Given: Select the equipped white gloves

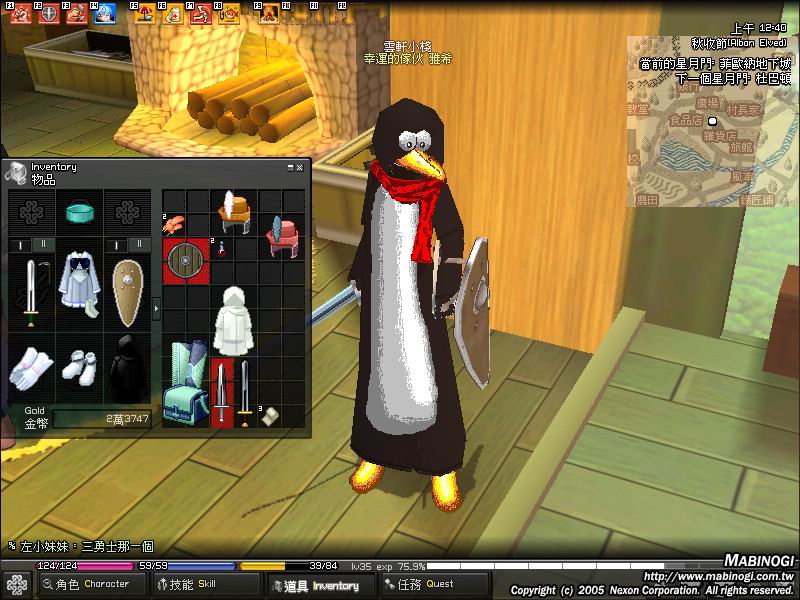Looking at the screenshot, I should point(31,367).
